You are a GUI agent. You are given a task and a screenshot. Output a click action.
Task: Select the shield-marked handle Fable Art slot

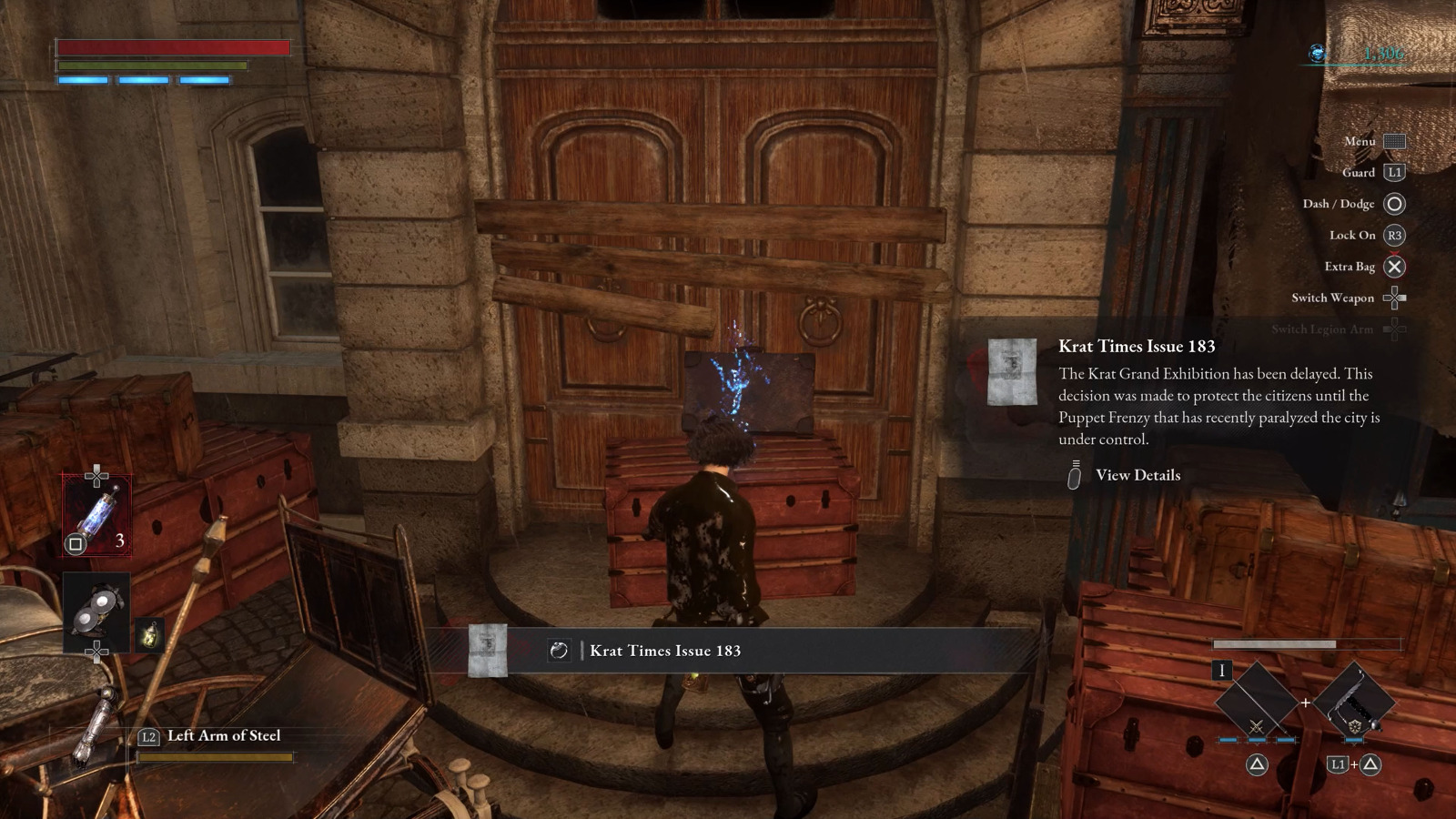tap(1355, 700)
